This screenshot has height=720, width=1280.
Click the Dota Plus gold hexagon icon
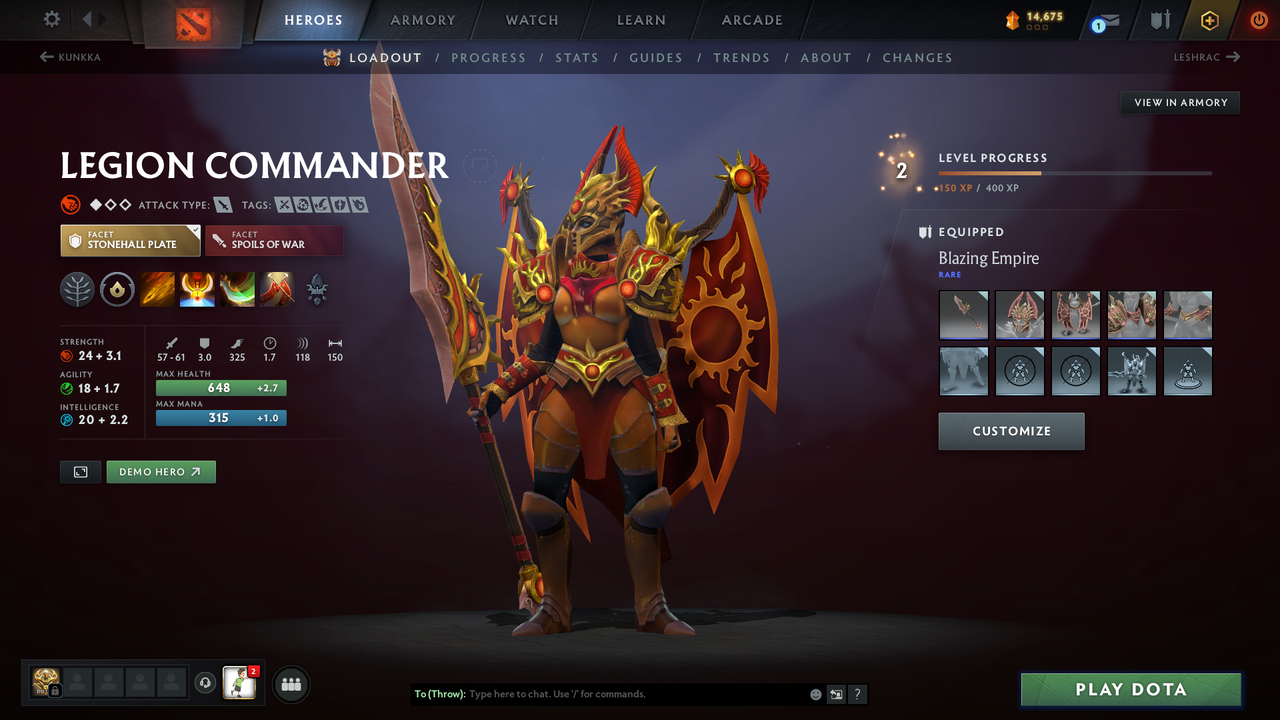point(1209,19)
